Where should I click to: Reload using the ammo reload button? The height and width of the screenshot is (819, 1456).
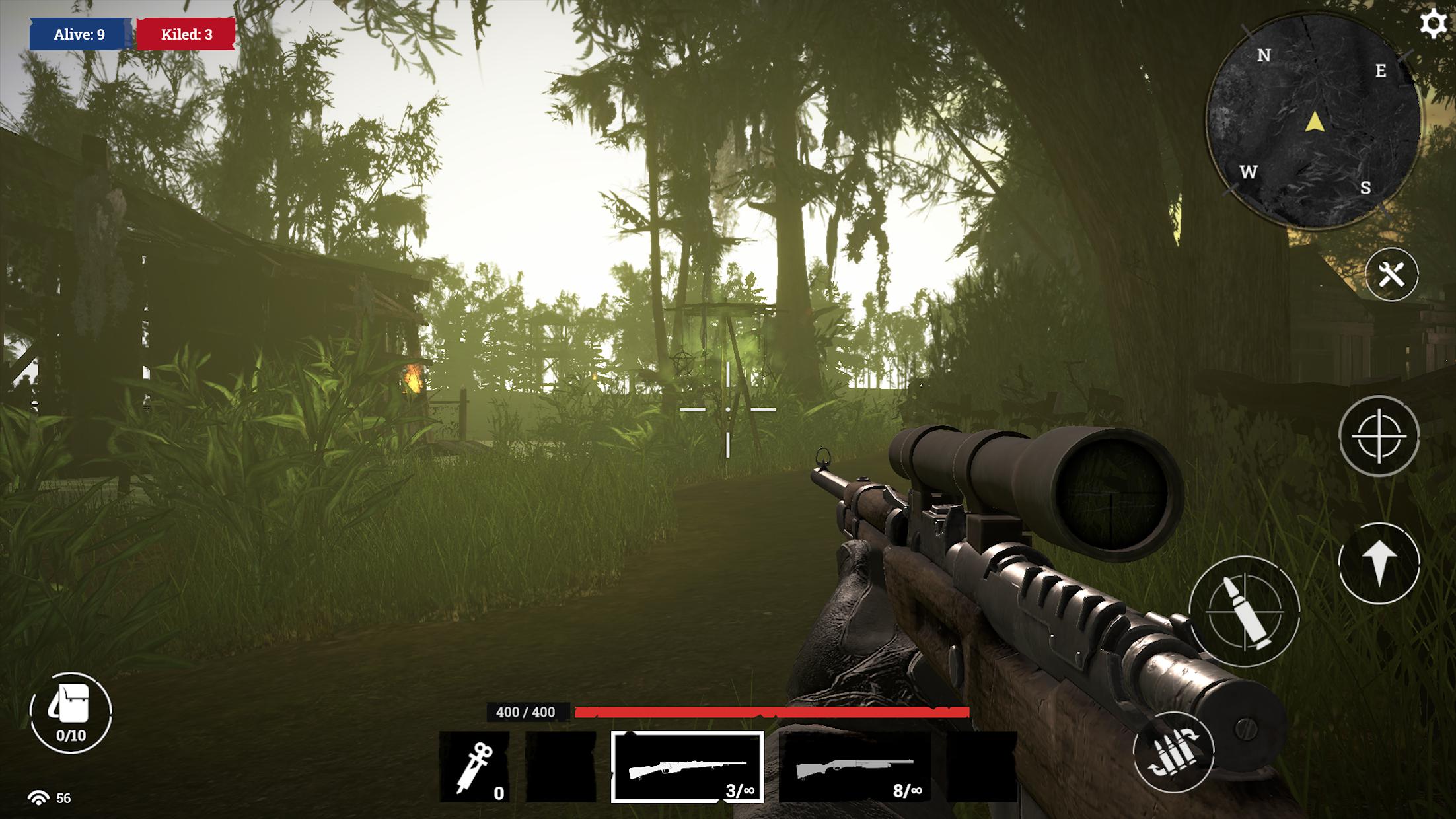coord(1173,752)
